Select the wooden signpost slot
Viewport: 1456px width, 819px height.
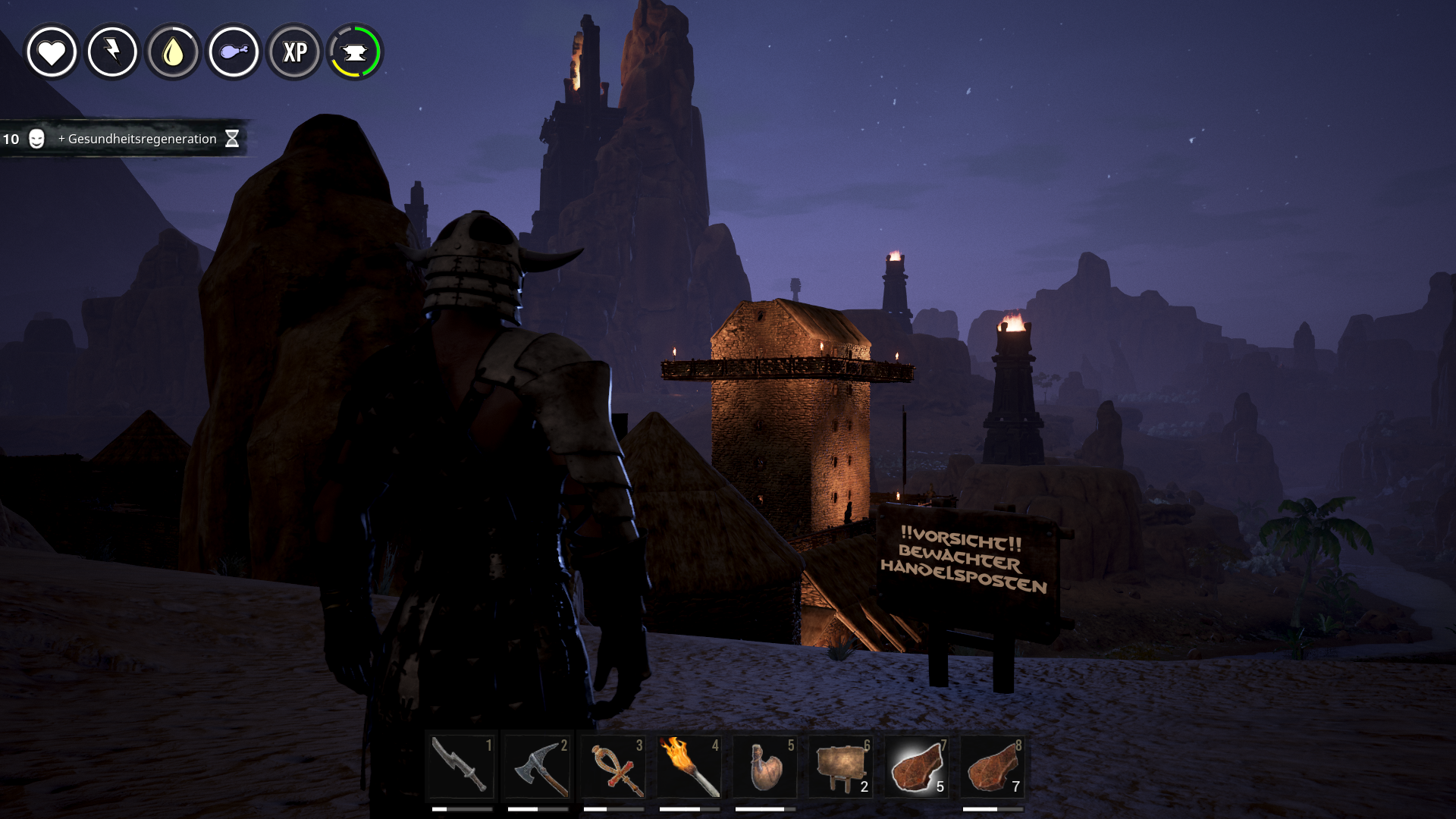(x=840, y=767)
